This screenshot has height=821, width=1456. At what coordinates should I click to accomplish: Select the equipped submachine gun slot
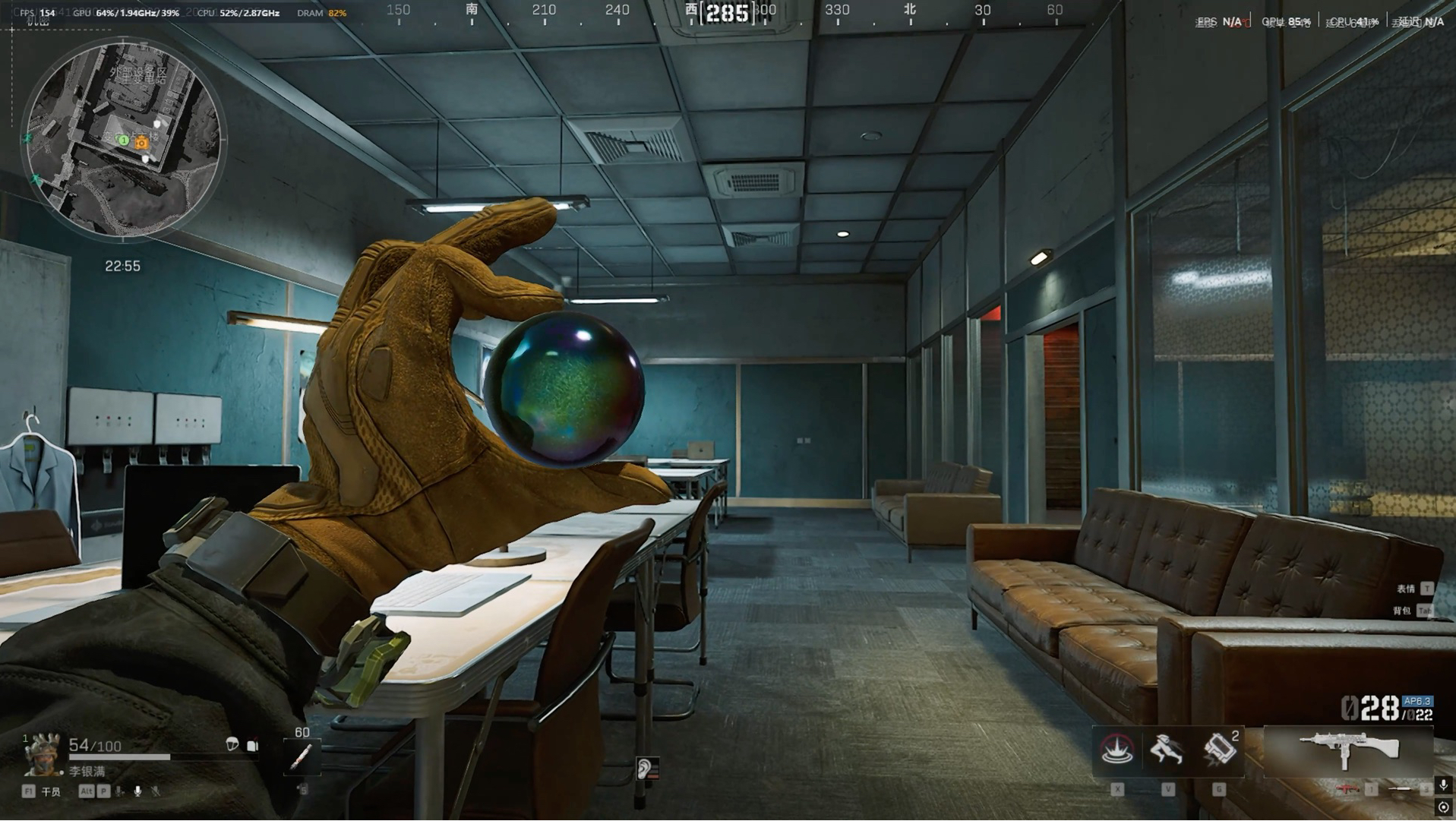(1349, 750)
